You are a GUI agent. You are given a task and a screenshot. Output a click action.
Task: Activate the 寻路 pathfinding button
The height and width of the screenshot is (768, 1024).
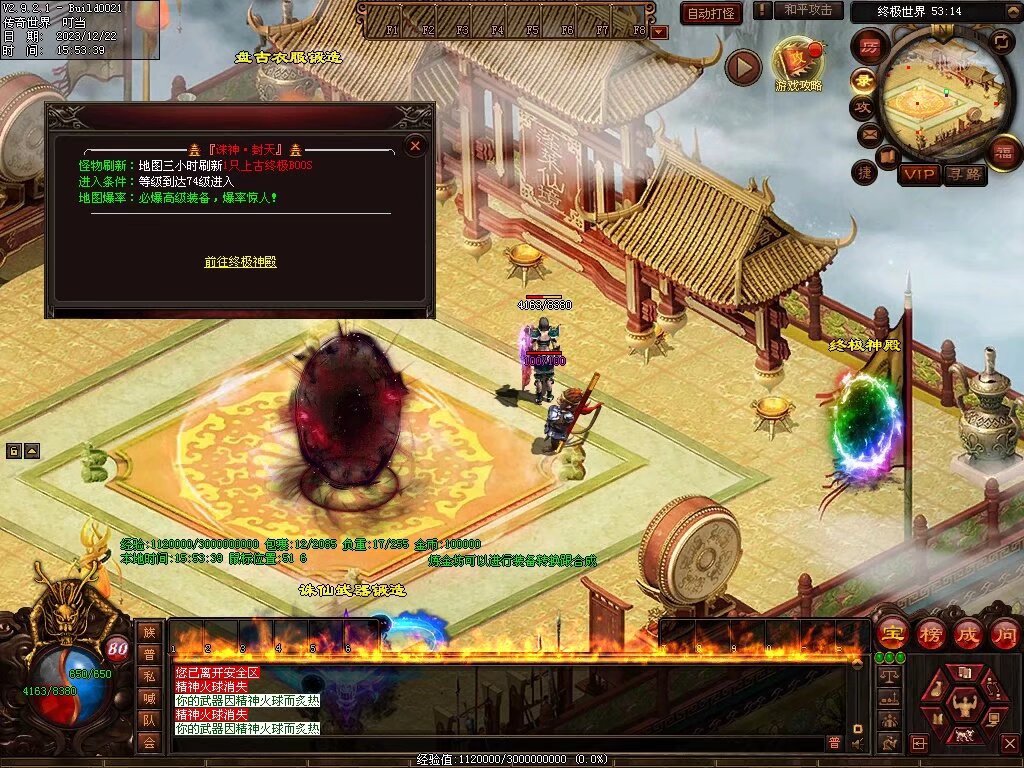[964, 175]
